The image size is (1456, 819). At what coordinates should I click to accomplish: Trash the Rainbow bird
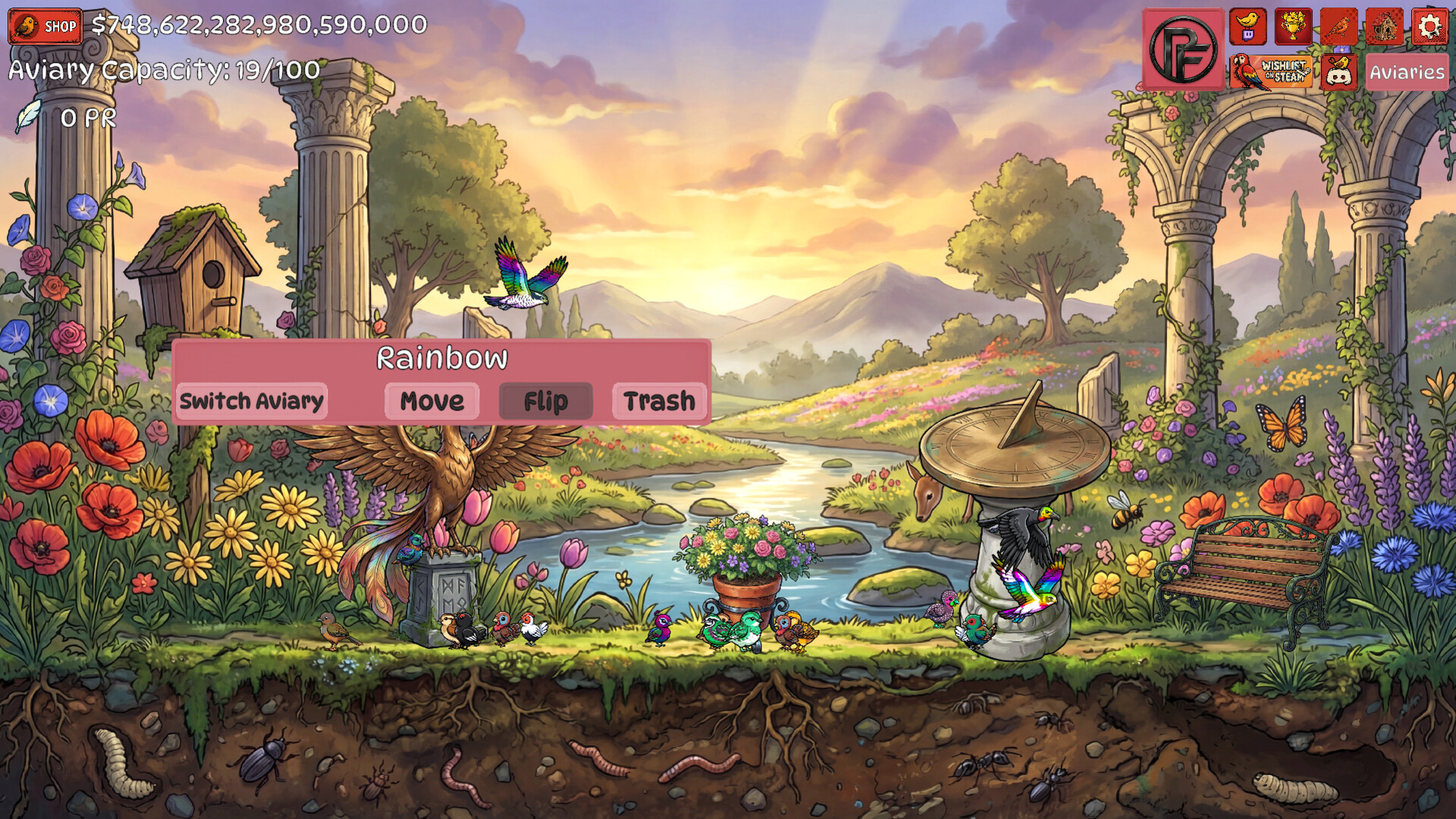coord(659,400)
